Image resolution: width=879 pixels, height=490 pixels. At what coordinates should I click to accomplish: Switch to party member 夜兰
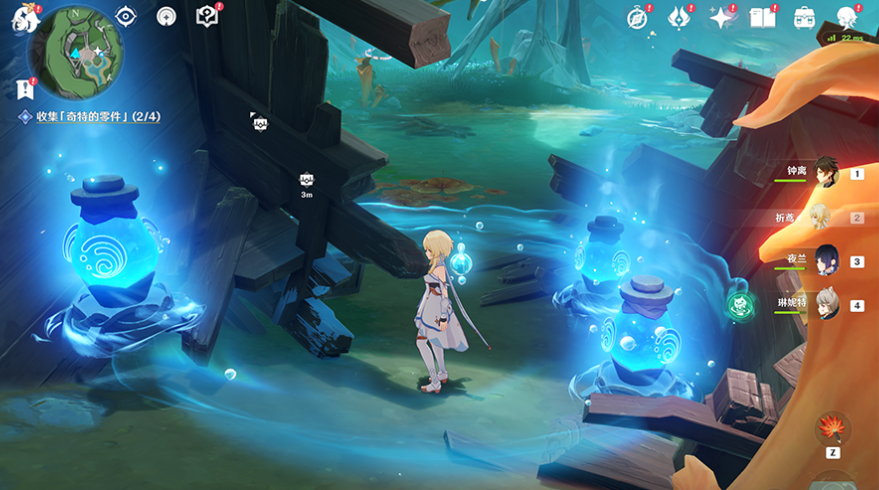pyautogui.click(x=825, y=260)
